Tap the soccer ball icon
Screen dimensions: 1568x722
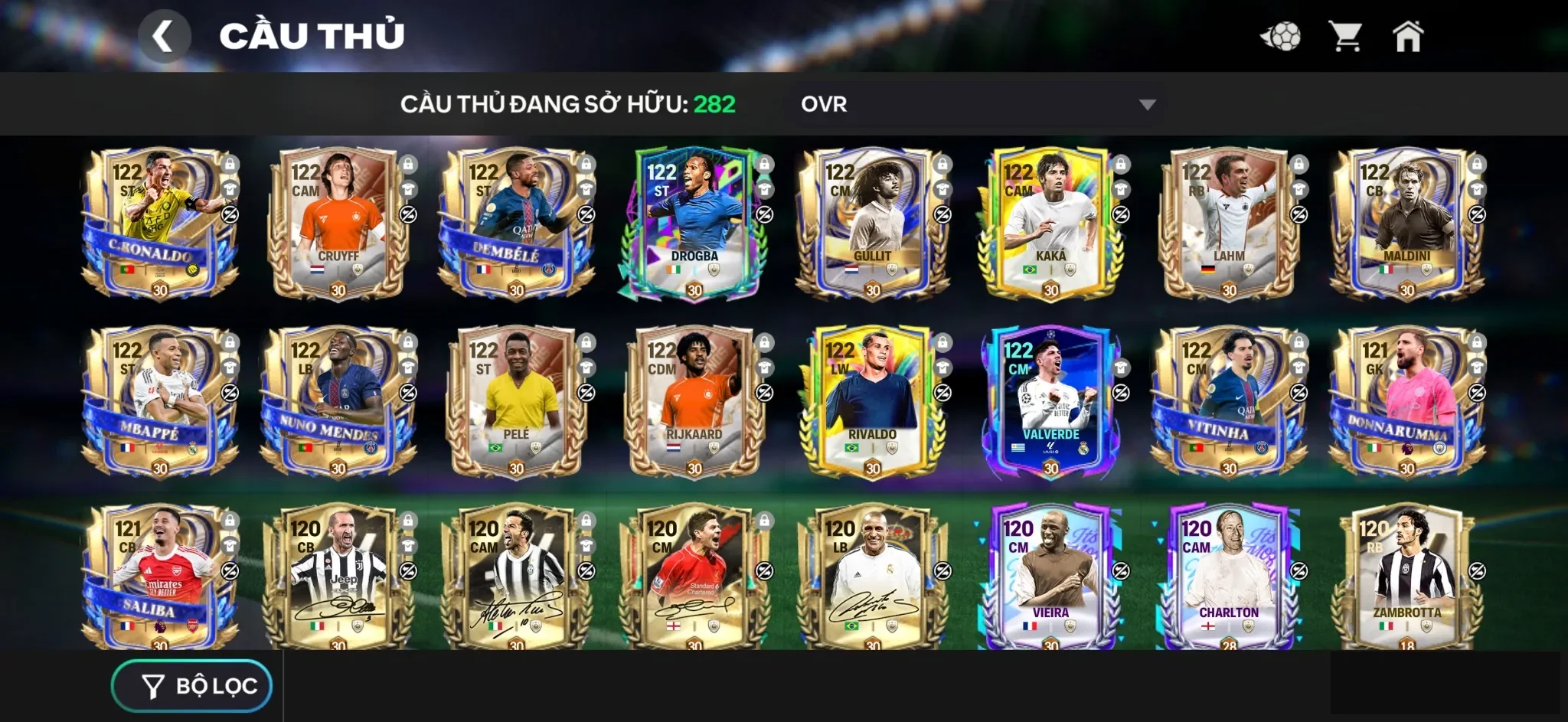click(x=1281, y=36)
